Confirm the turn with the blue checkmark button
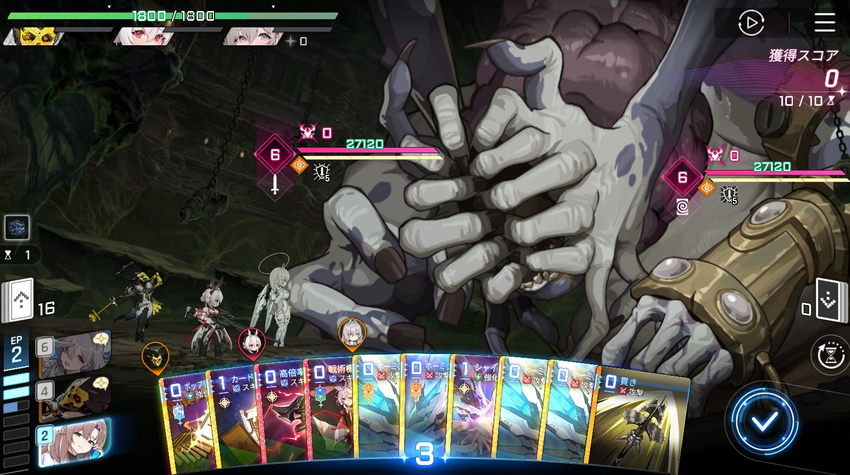This screenshot has height=475, width=850. [765, 421]
